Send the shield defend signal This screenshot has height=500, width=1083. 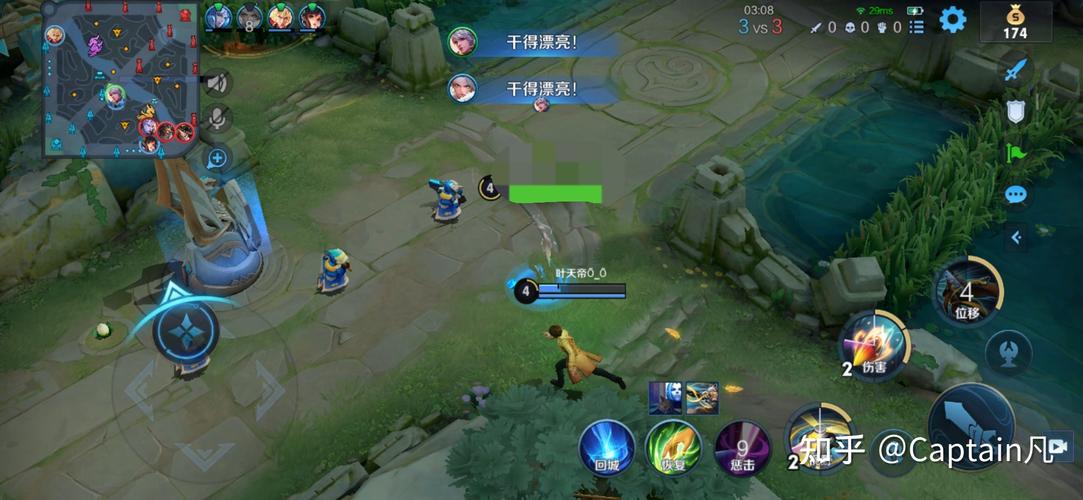[1016, 110]
